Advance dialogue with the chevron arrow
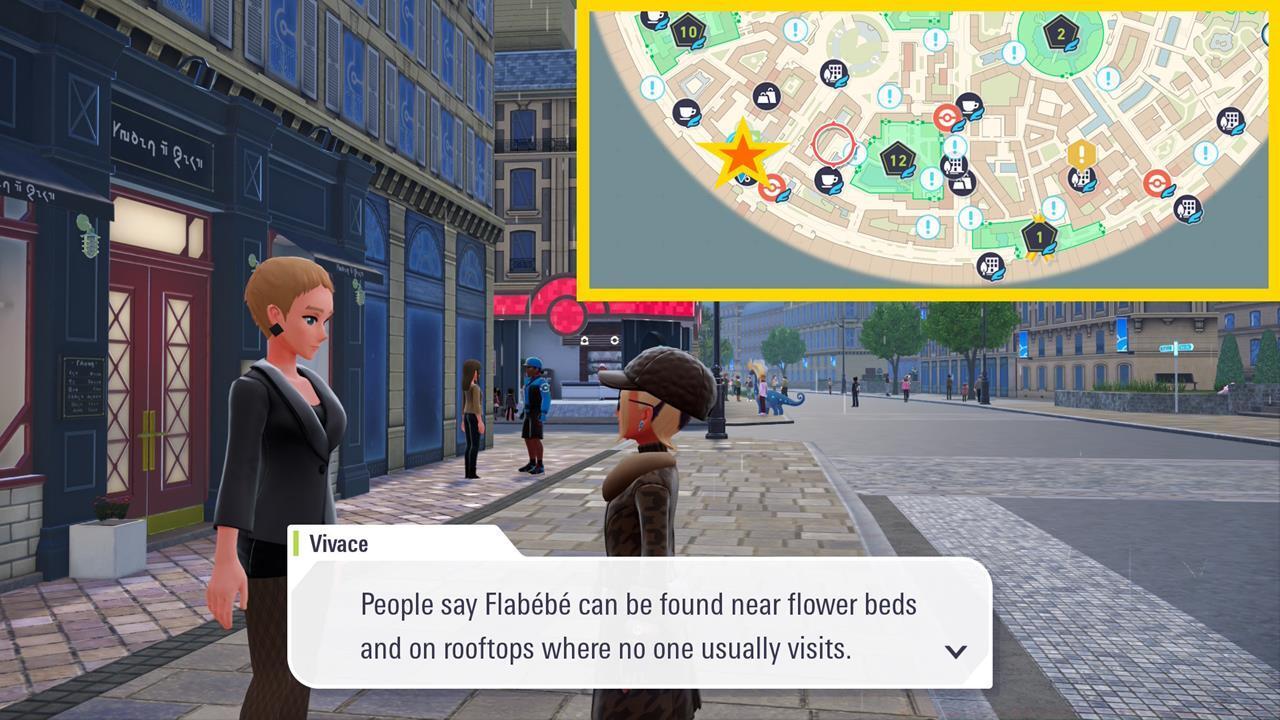Image resolution: width=1280 pixels, height=720 pixels. click(x=958, y=651)
